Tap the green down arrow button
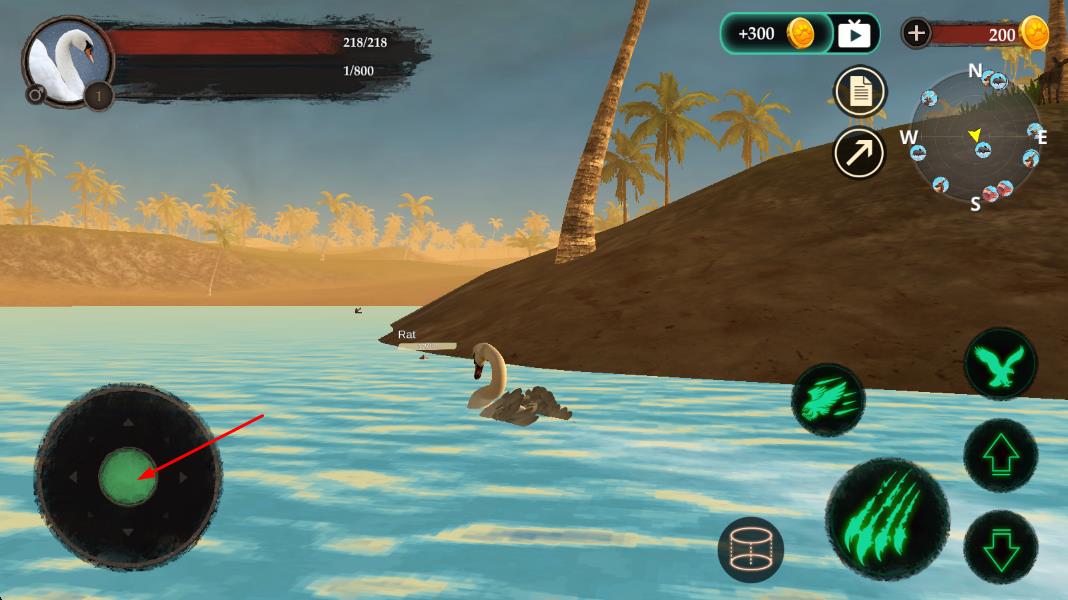 click(x=1000, y=546)
